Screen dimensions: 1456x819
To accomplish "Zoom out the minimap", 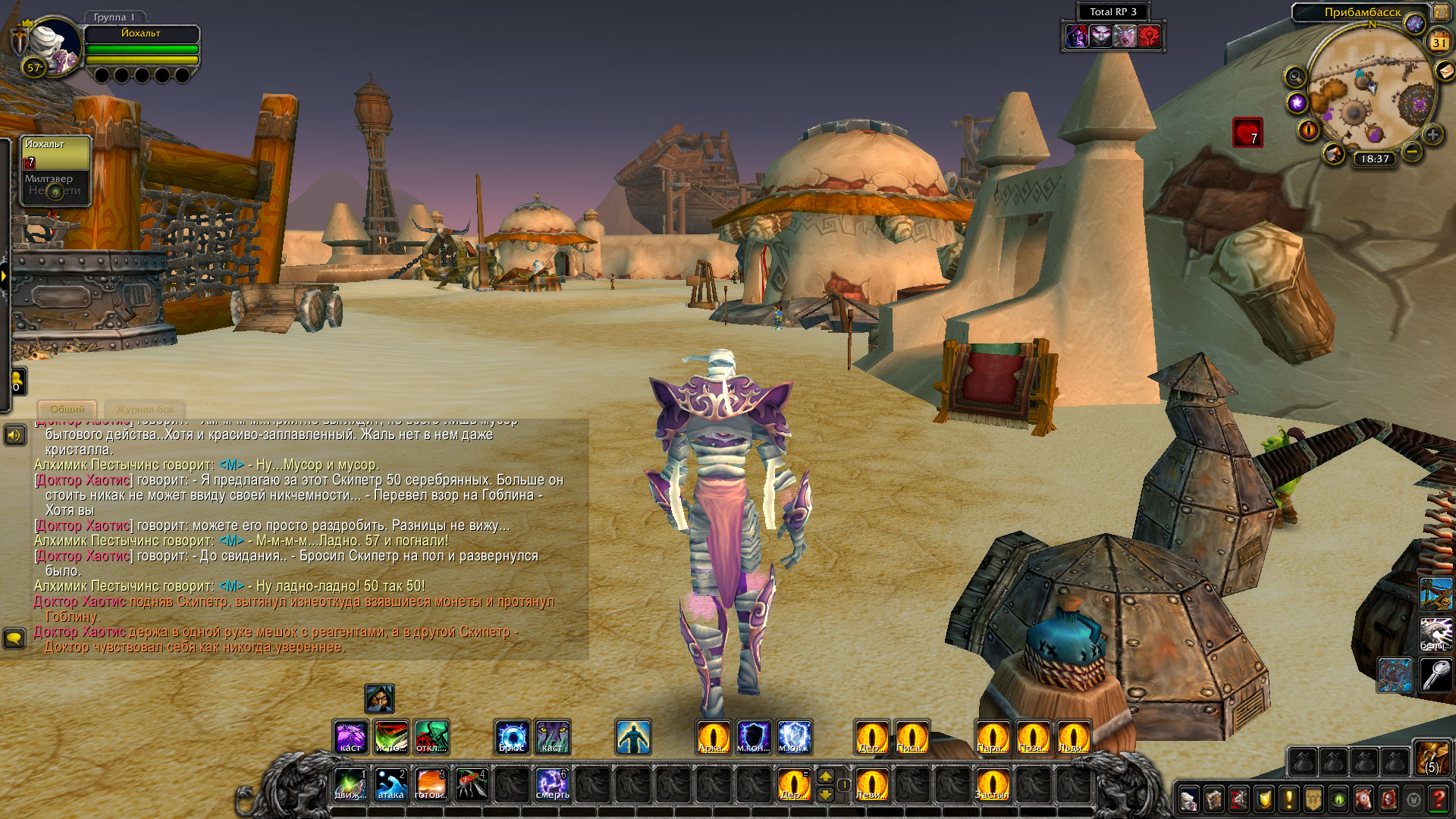I will [x=1412, y=151].
